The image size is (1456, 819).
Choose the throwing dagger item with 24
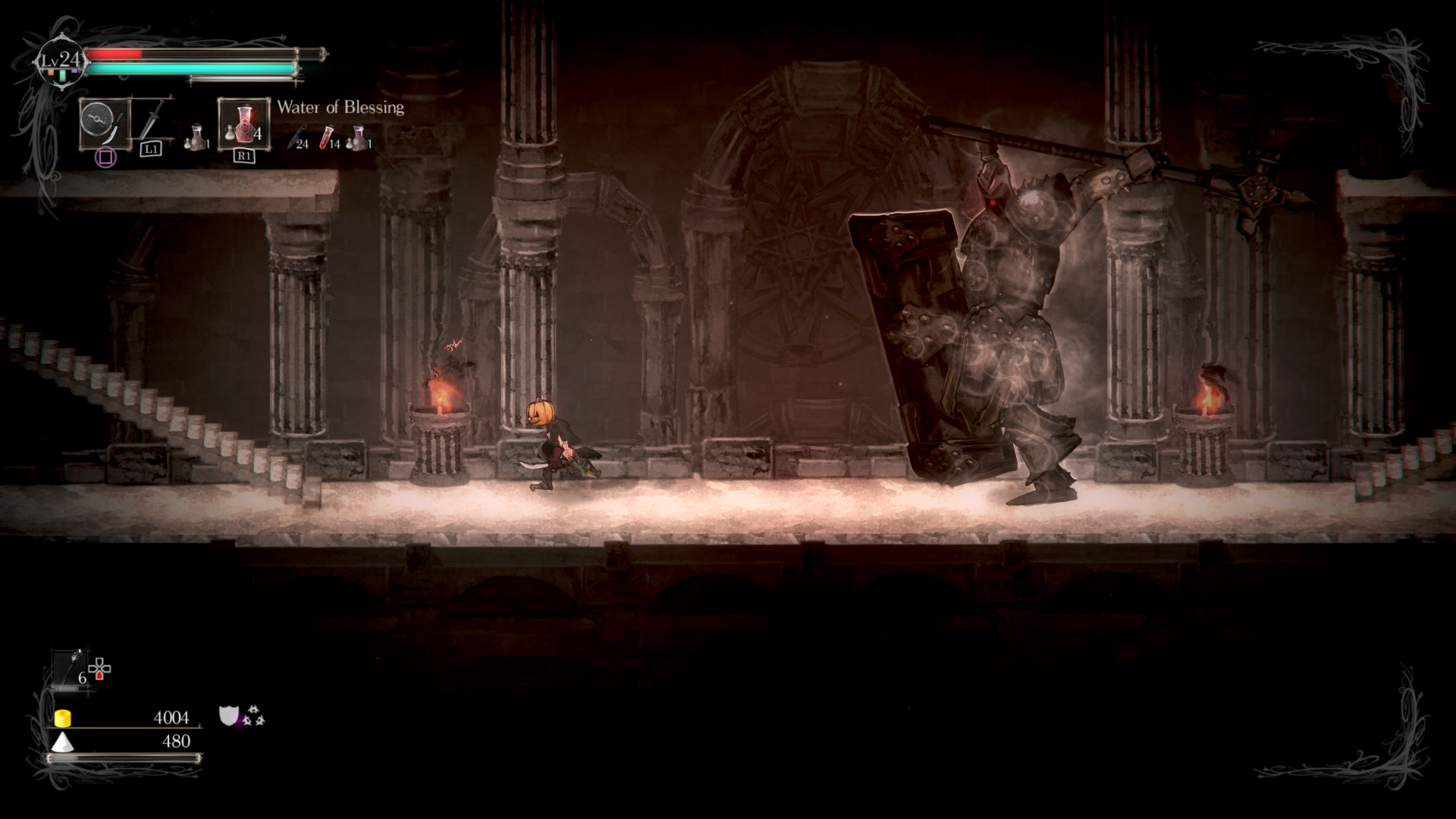(297, 138)
